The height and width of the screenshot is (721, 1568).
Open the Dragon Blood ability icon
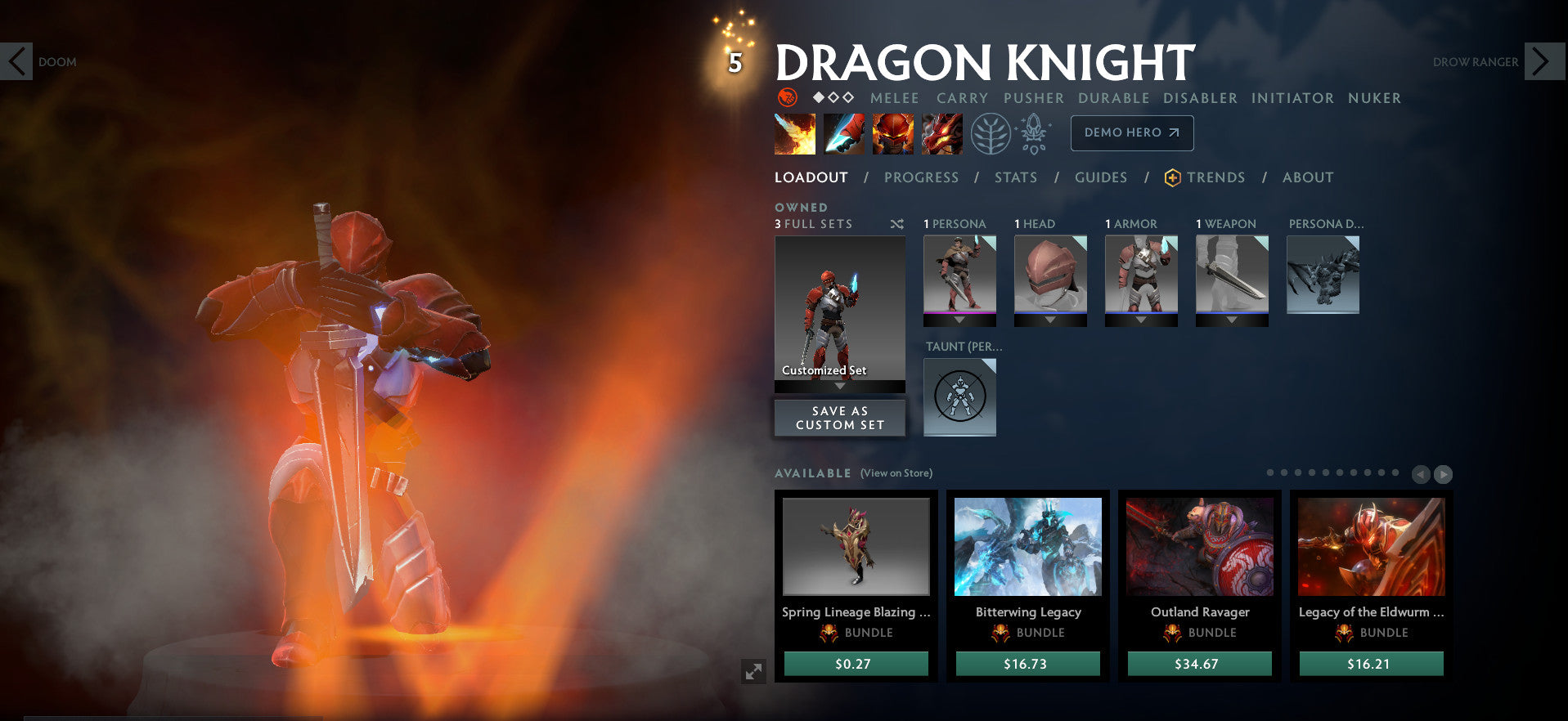(892, 132)
